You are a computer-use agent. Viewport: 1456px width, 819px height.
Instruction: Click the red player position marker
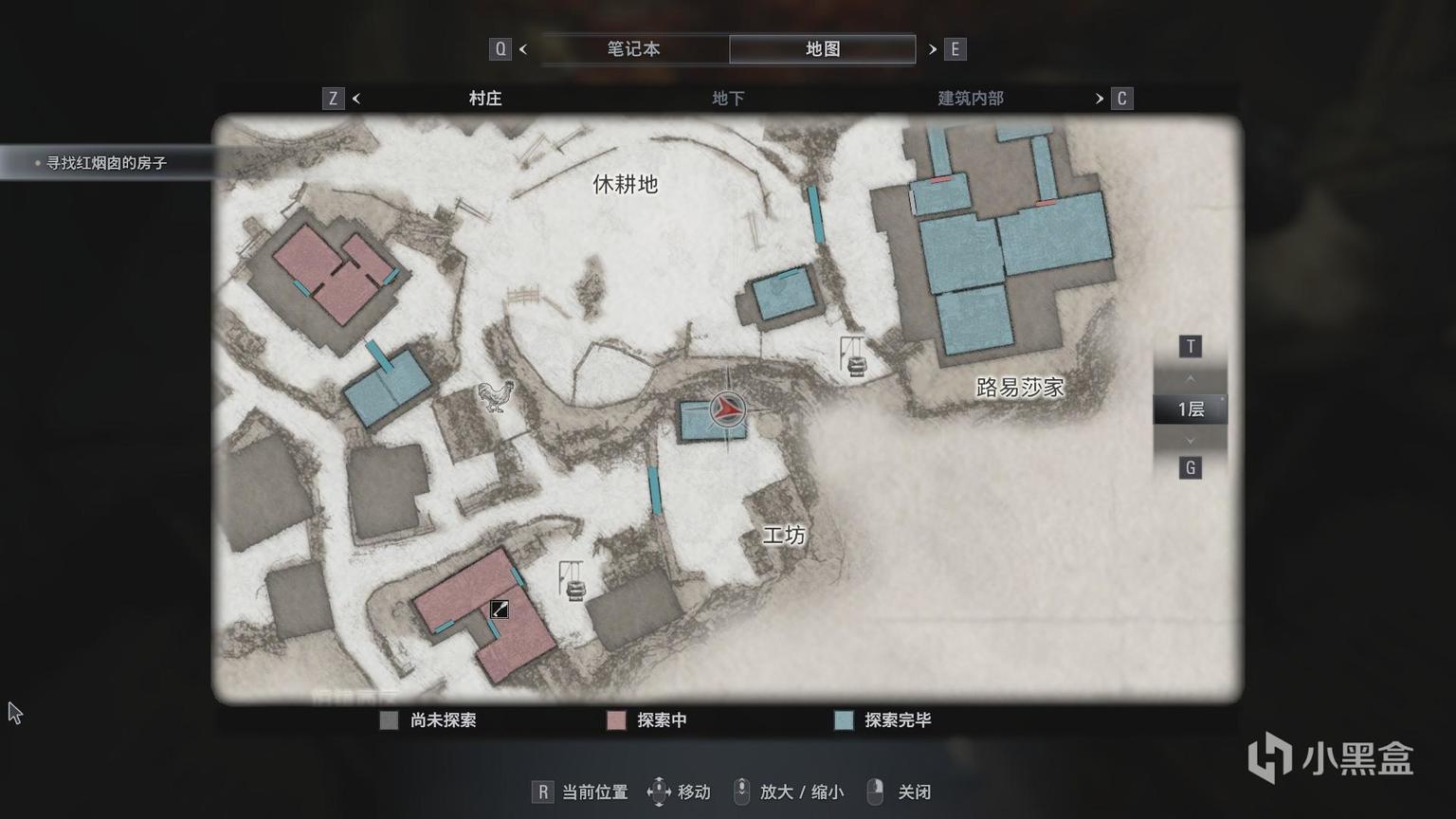click(x=727, y=409)
